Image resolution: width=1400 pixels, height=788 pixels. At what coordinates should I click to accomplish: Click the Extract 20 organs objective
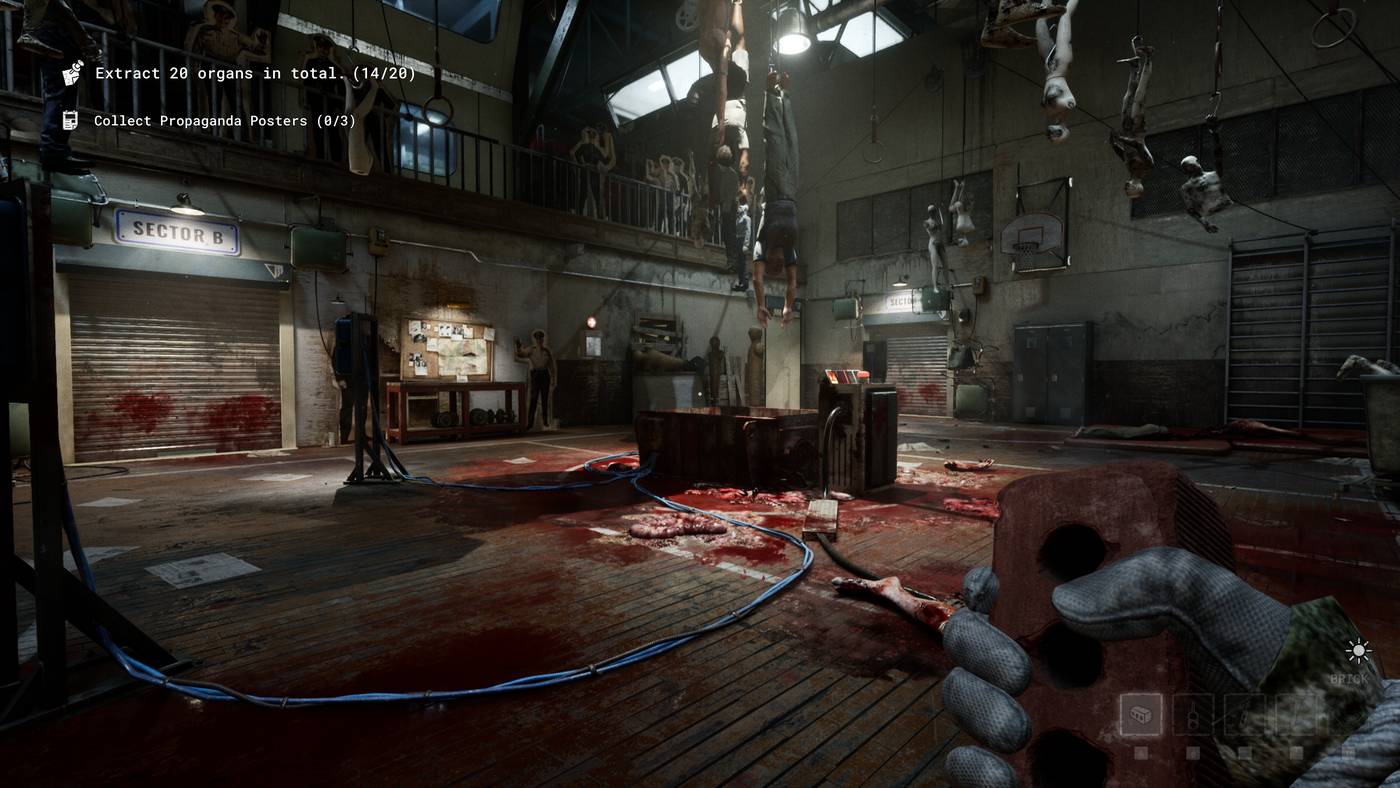[x=255, y=73]
